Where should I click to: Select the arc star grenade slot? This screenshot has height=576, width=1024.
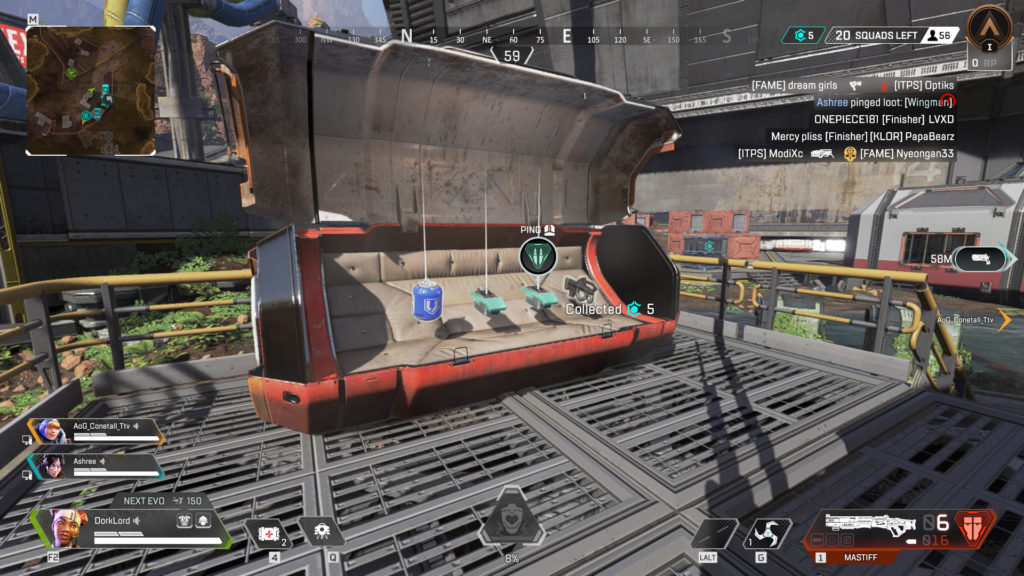(x=768, y=533)
